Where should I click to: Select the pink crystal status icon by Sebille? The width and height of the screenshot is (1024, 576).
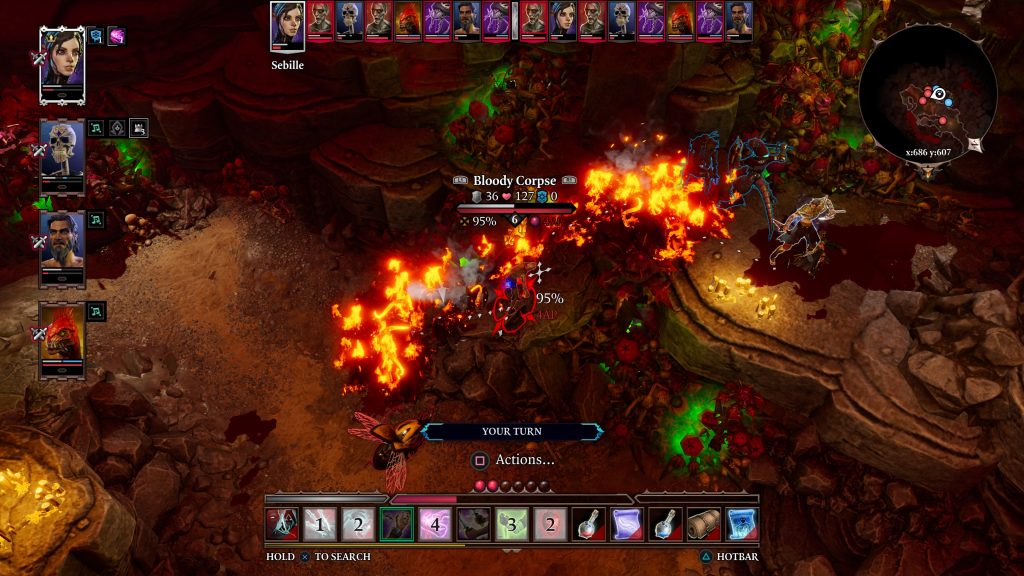click(x=117, y=36)
